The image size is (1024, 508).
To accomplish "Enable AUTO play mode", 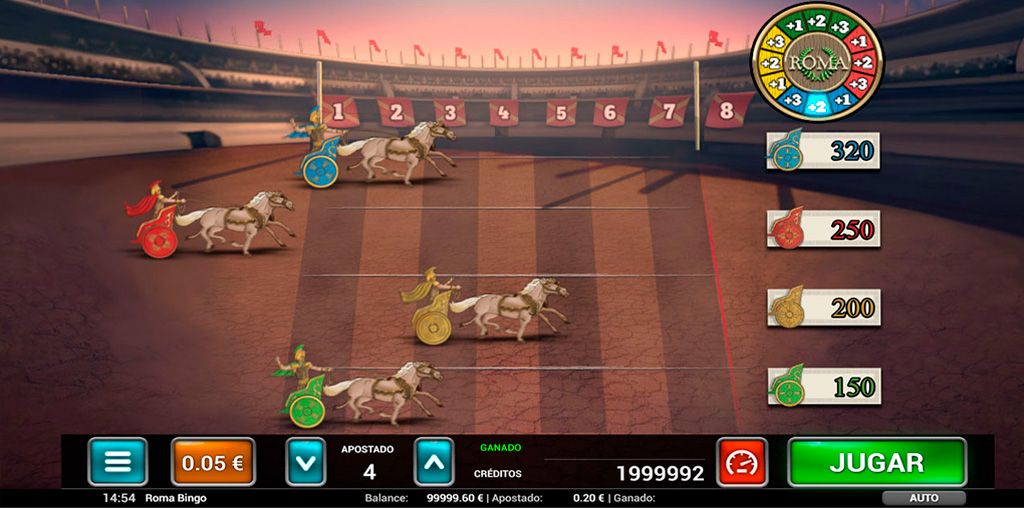I will (x=923, y=497).
